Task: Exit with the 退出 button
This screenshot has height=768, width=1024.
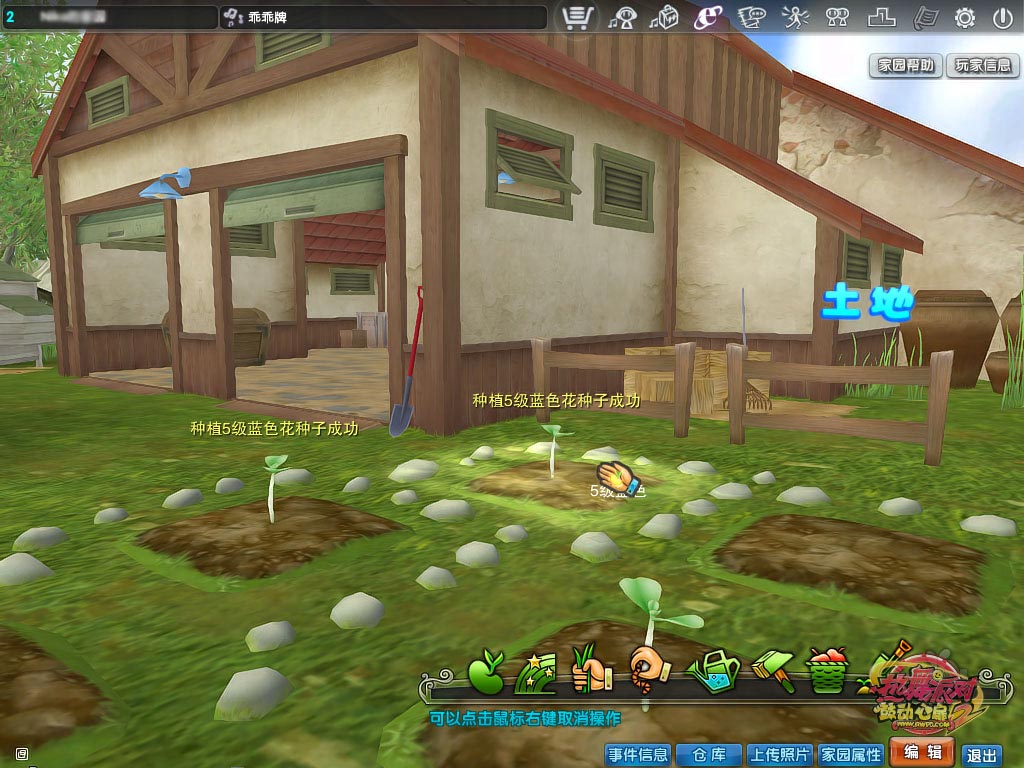Action: (981, 755)
